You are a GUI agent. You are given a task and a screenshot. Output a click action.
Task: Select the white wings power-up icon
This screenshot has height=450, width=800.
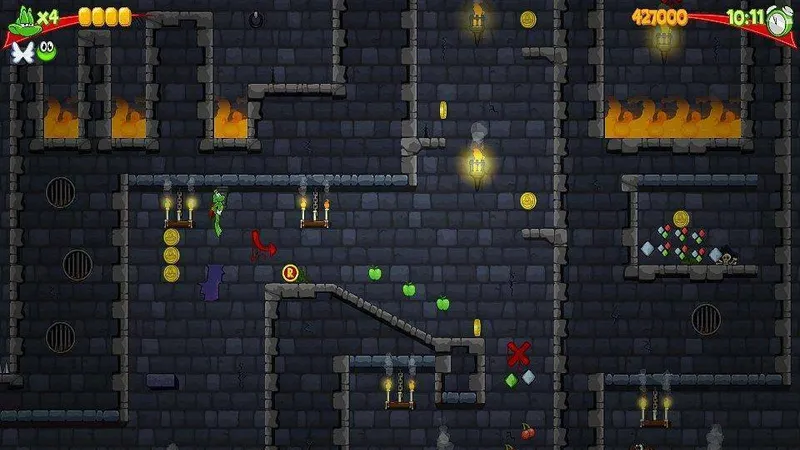coord(21,52)
